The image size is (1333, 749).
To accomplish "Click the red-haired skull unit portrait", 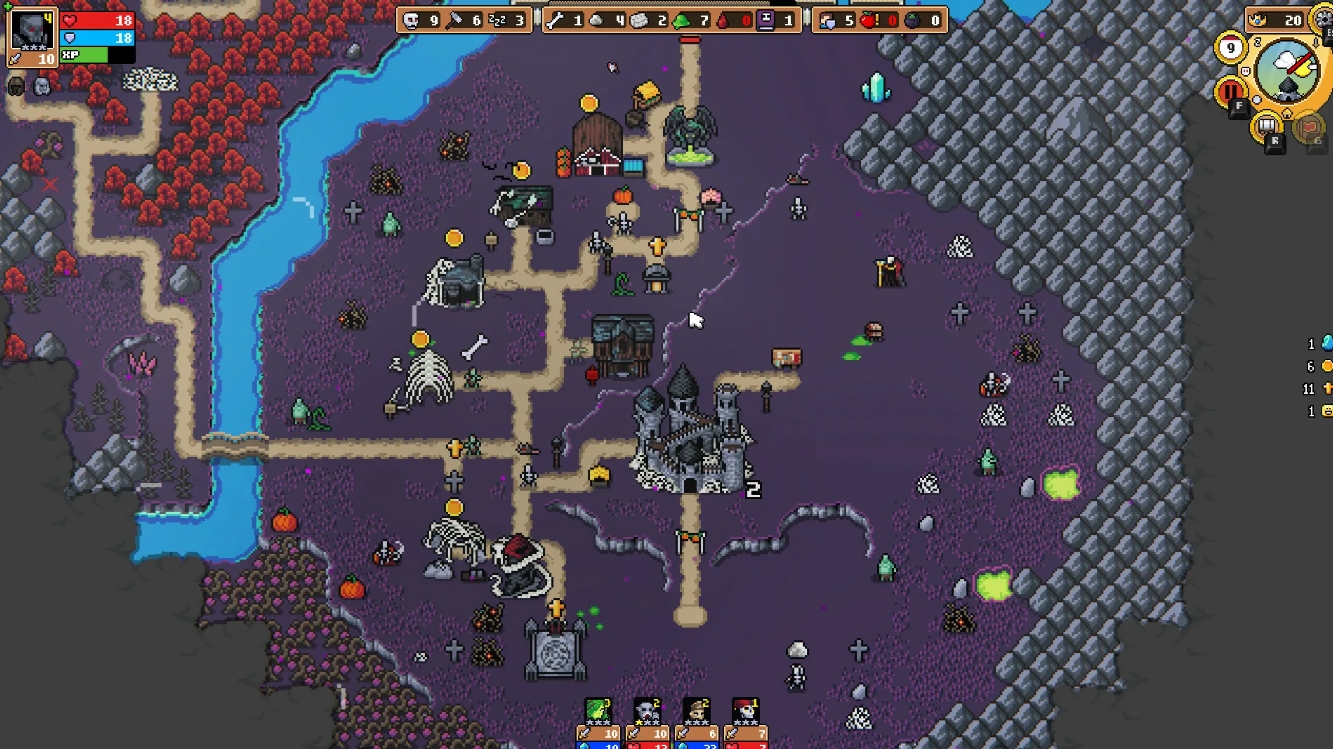I will [746, 709].
